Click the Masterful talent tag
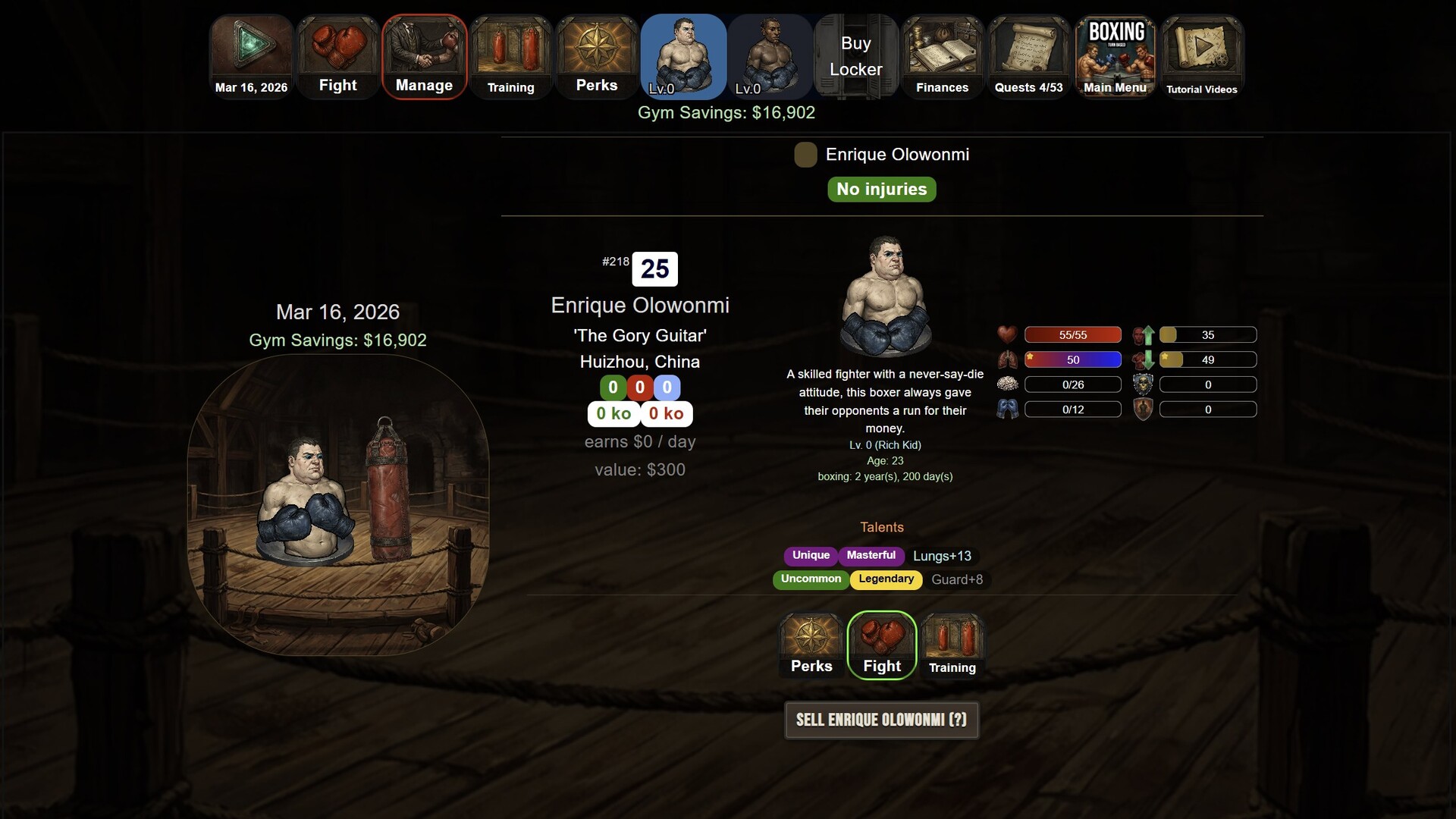The height and width of the screenshot is (819, 1456). click(x=871, y=556)
